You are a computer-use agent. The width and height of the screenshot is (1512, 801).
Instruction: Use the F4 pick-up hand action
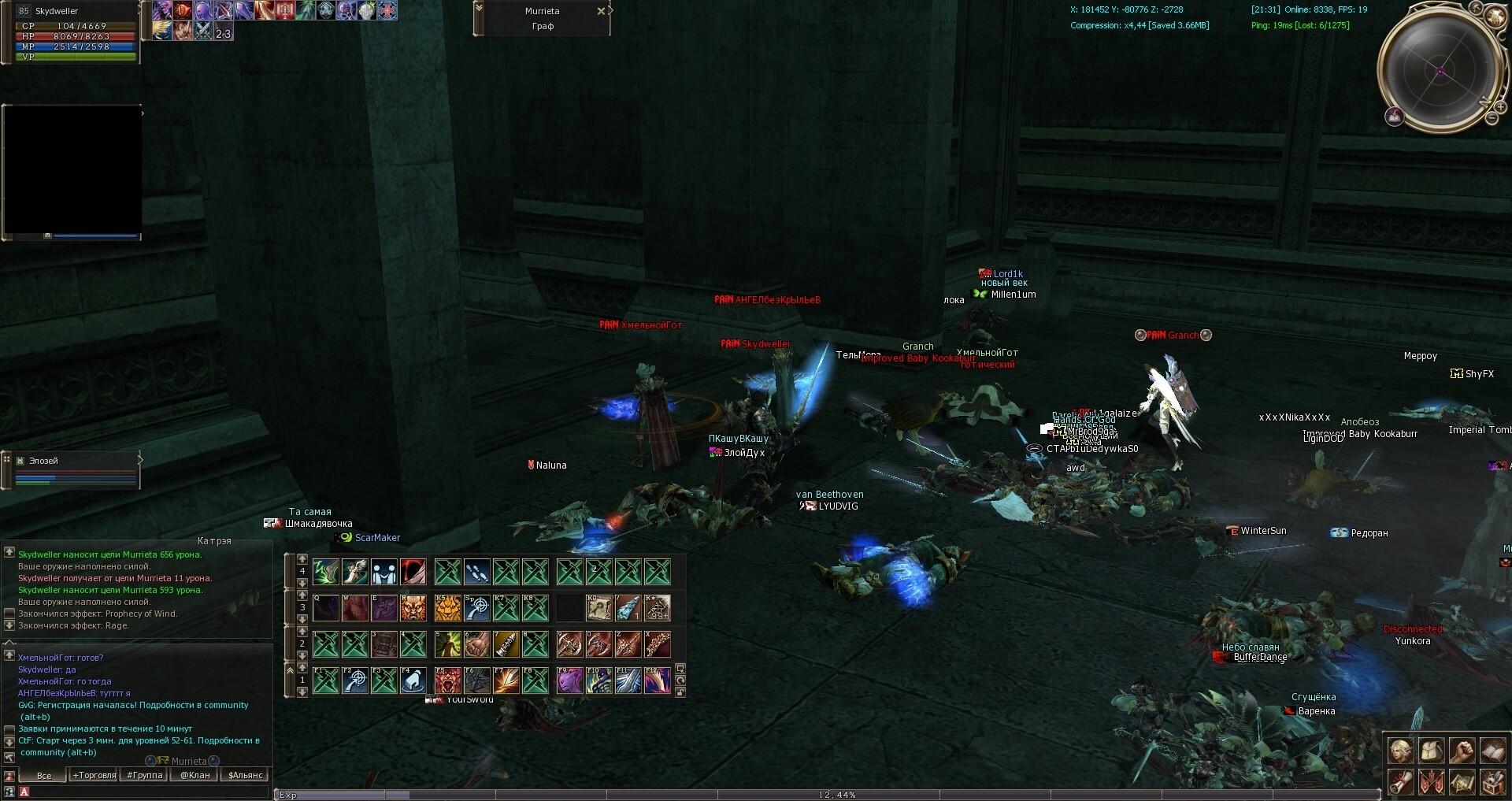pyautogui.click(x=413, y=680)
